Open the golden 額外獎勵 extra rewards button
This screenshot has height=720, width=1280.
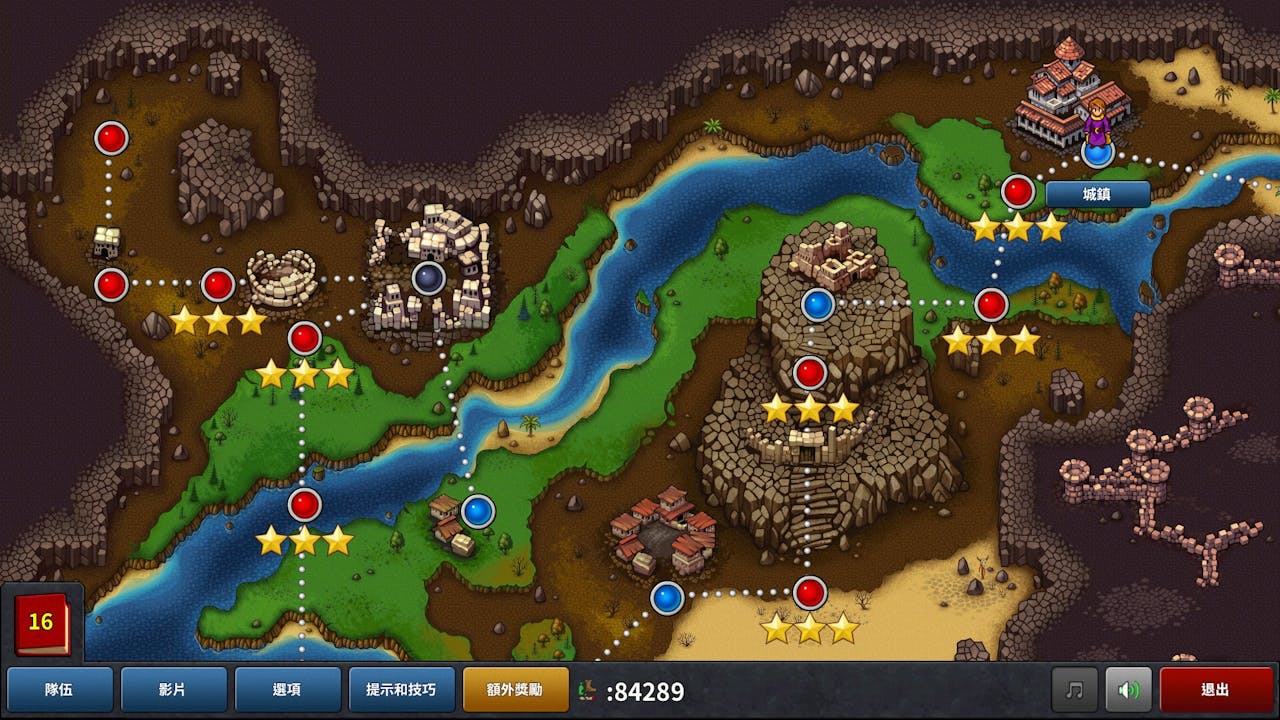515,689
